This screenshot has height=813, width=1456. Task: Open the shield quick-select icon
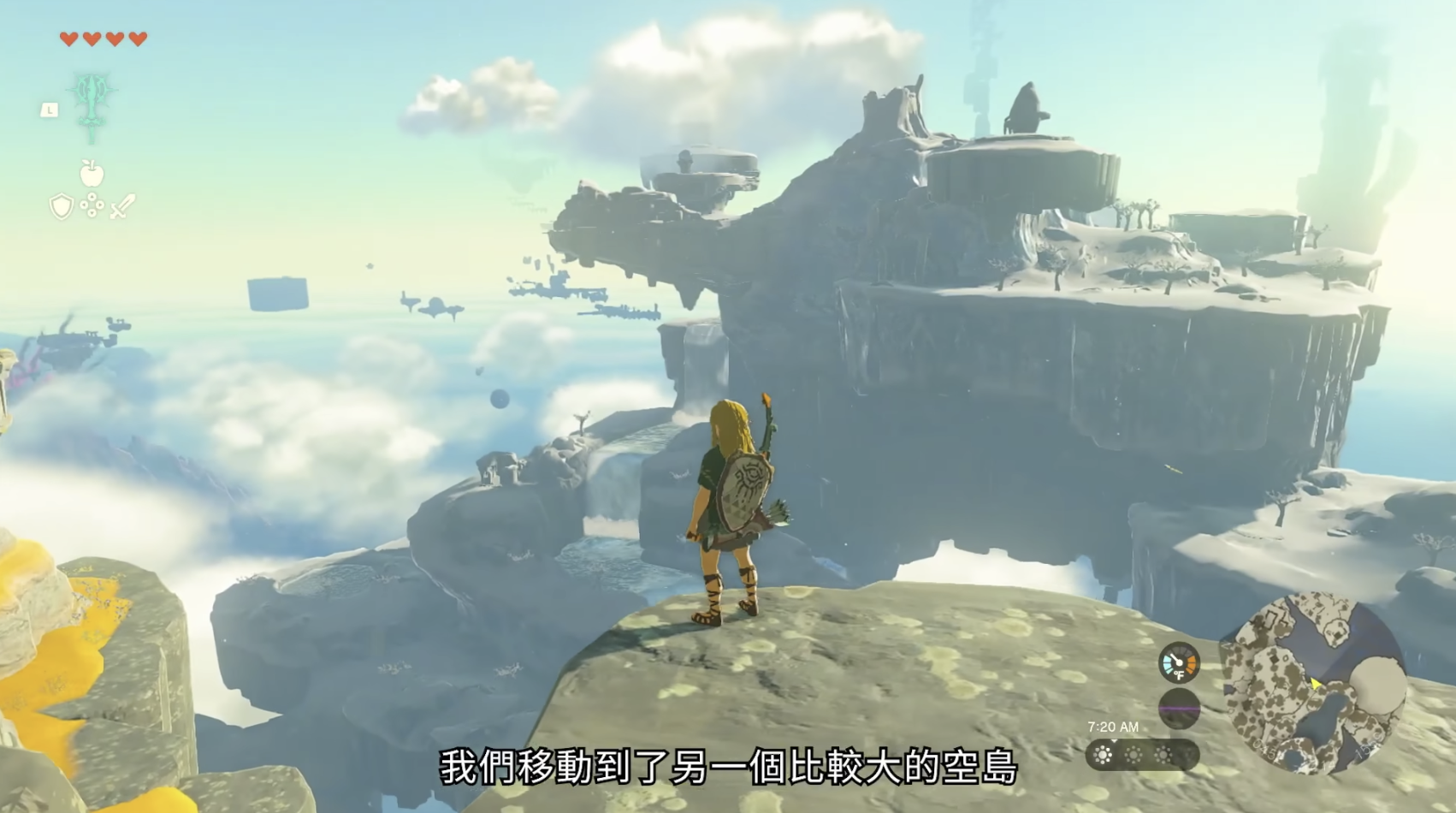[62, 206]
